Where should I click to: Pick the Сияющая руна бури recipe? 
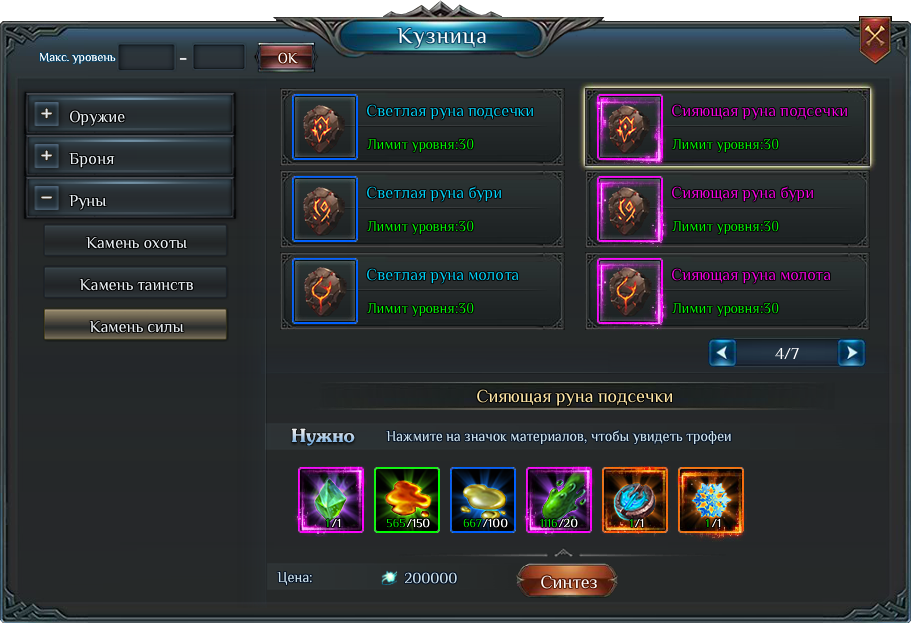(x=727, y=209)
